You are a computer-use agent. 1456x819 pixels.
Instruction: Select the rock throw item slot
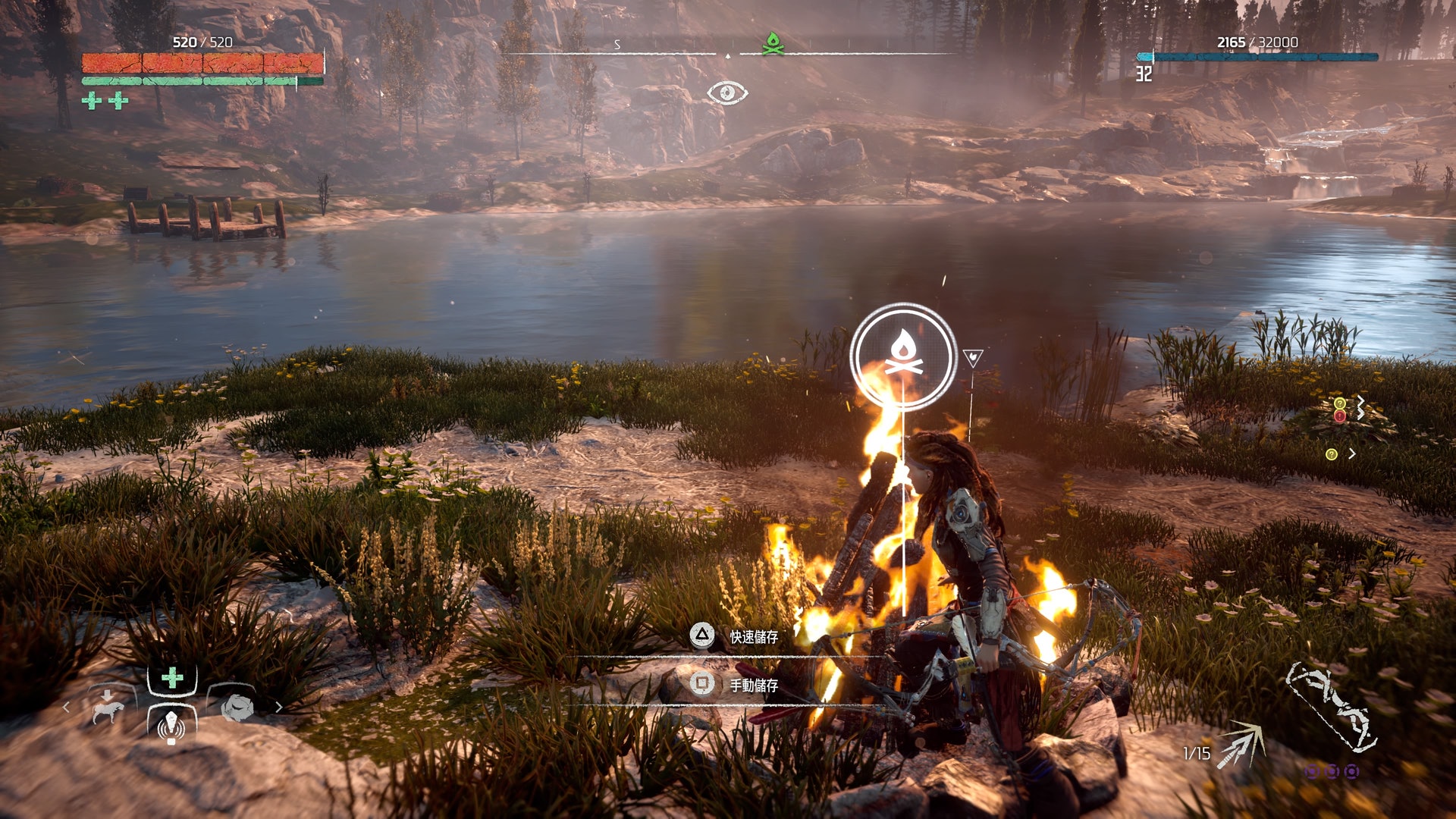(237, 708)
